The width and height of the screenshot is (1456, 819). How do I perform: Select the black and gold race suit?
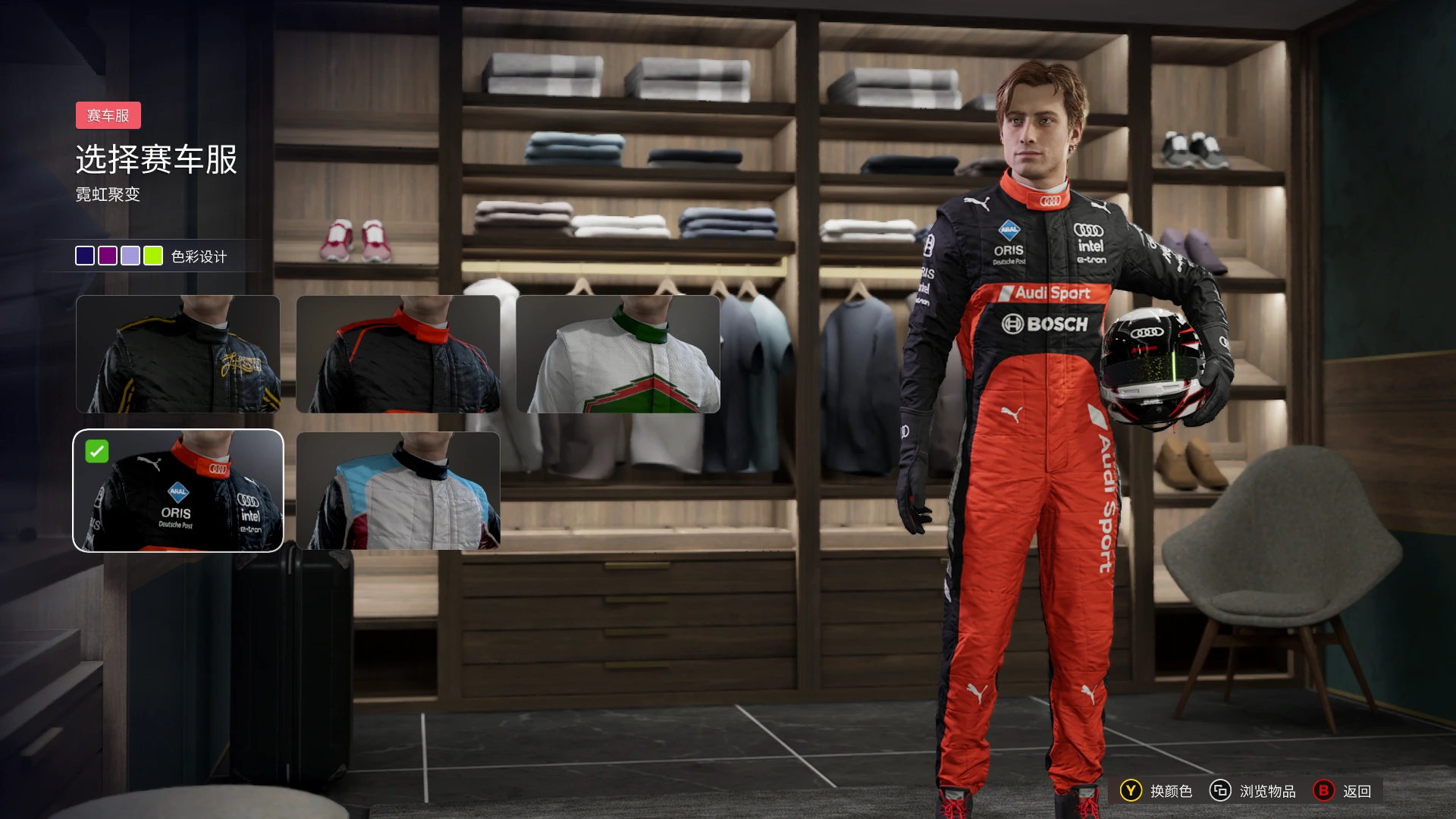178,354
